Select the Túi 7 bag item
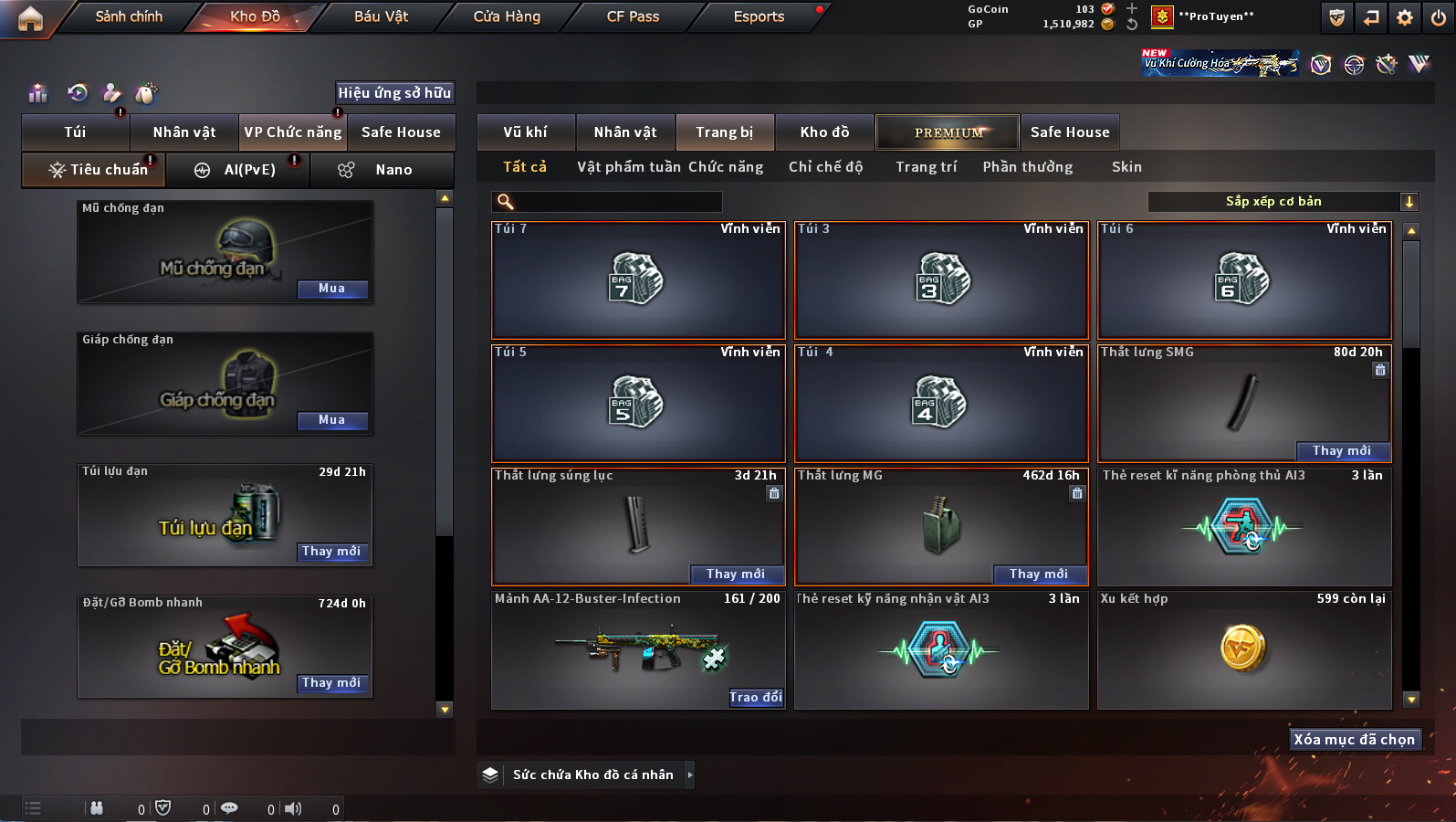The height and width of the screenshot is (822, 1456). 637,279
